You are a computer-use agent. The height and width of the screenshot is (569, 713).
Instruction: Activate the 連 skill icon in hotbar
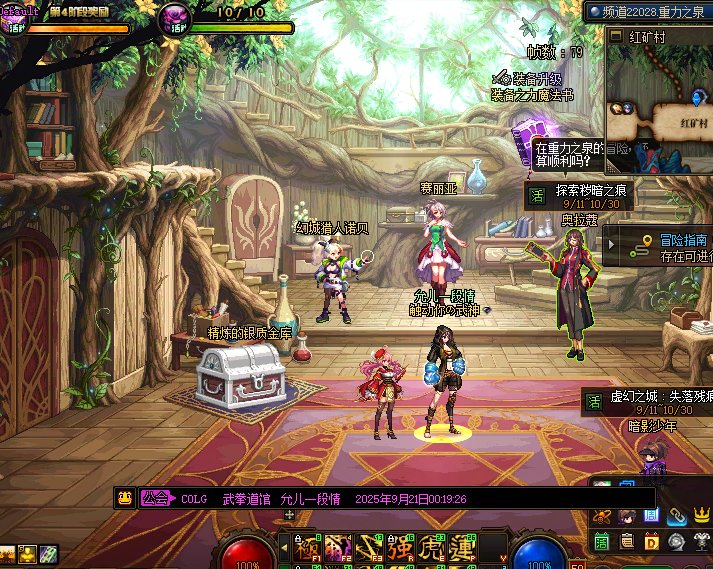[x=462, y=549]
